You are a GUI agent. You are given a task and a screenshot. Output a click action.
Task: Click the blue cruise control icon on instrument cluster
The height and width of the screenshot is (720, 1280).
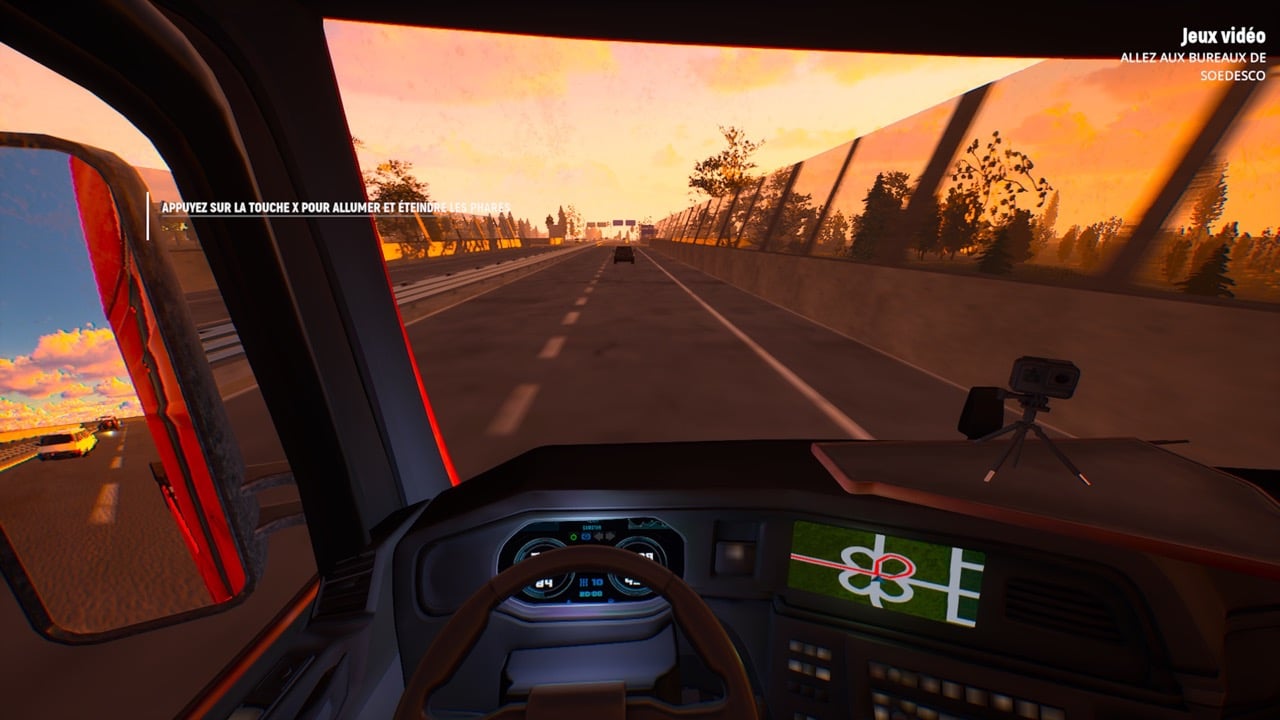[585, 537]
